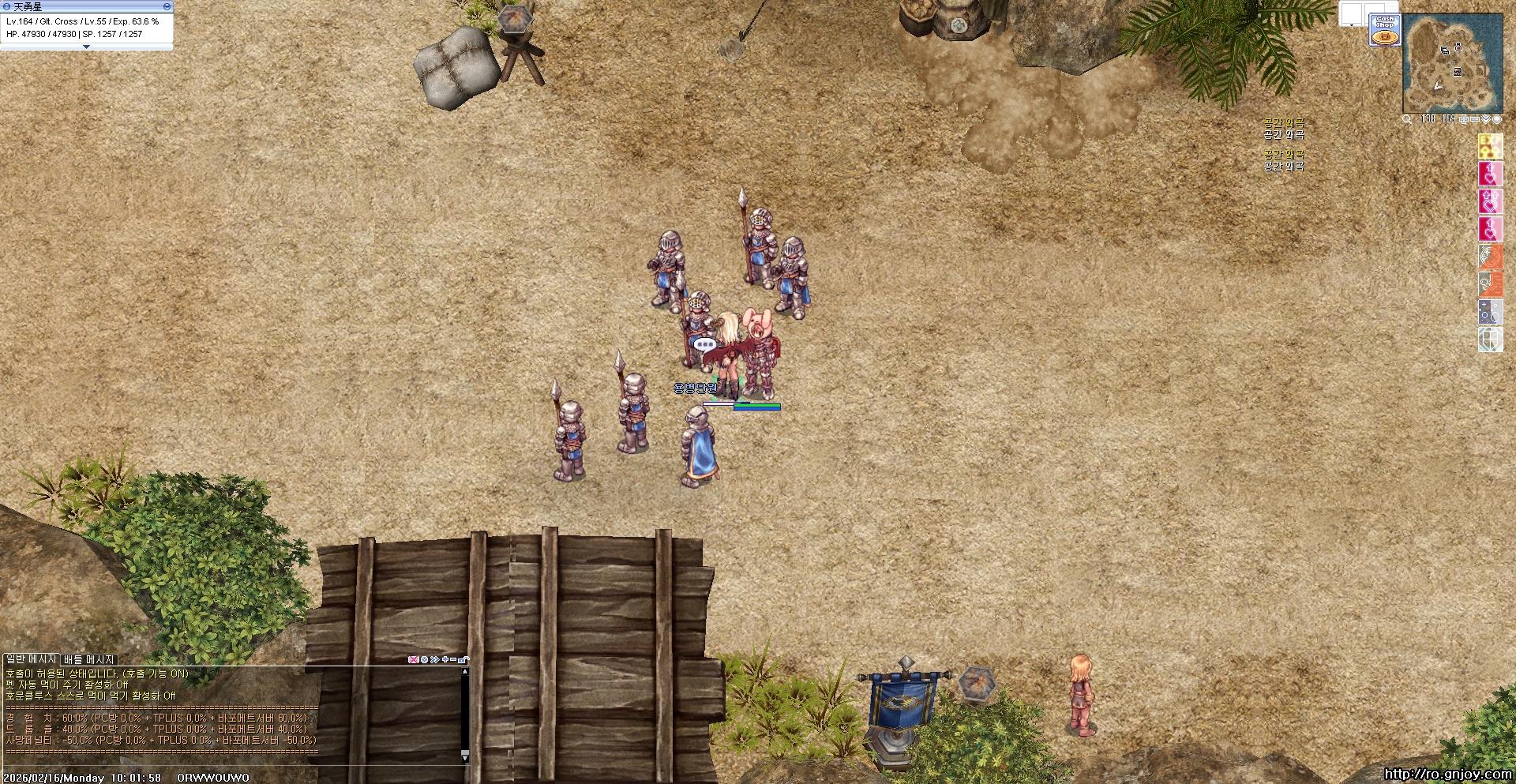Image resolution: width=1516 pixels, height=784 pixels.
Task: Select the orange magic circle buff icon
Action: 1490,256
